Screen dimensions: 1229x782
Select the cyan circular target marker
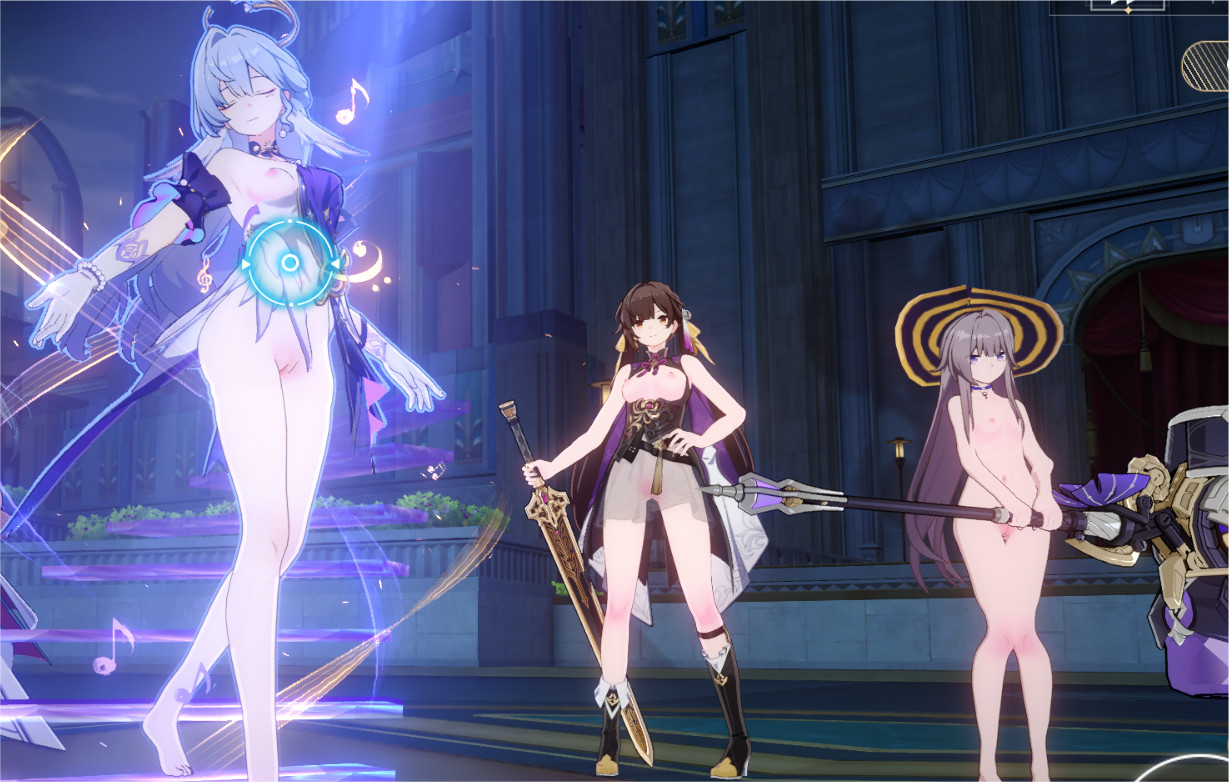[289, 263]
